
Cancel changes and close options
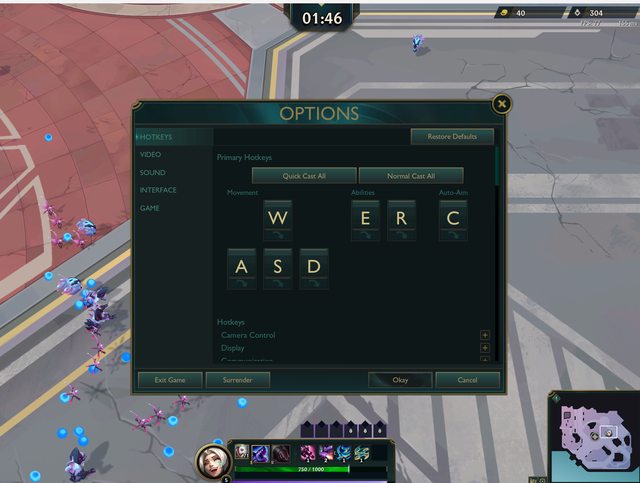[x=467, y=380]
